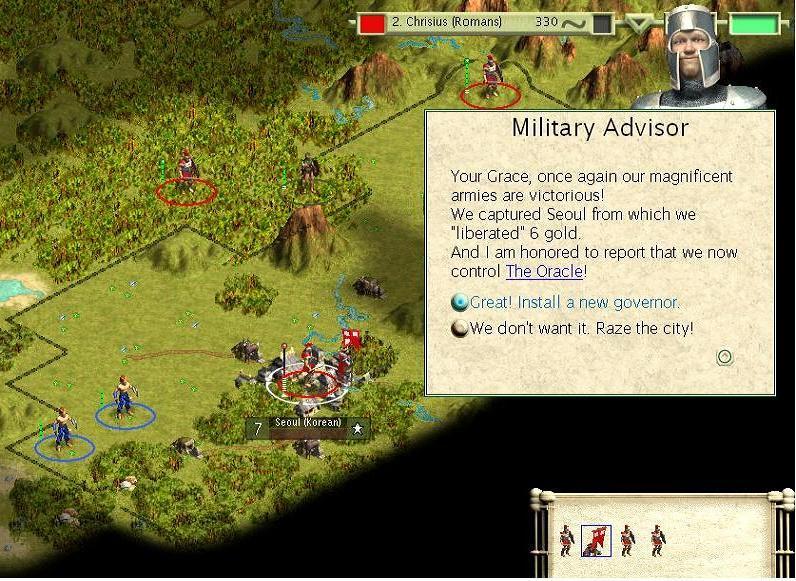Click the dark gray square on the top bar
The width and height of the screenshot is (796, 581).
(x=602, y=23)
